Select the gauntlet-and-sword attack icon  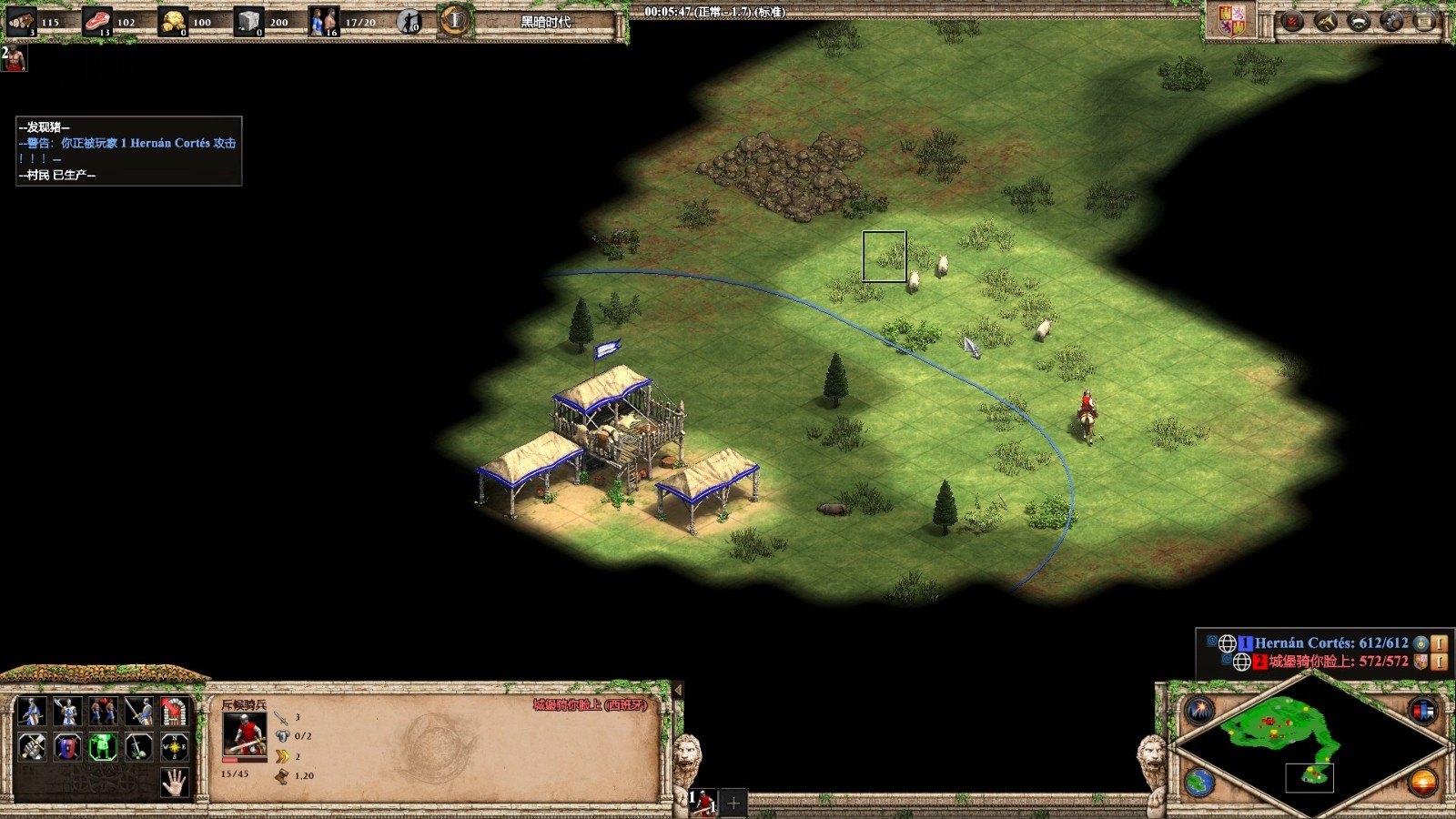tap(31, 747)
